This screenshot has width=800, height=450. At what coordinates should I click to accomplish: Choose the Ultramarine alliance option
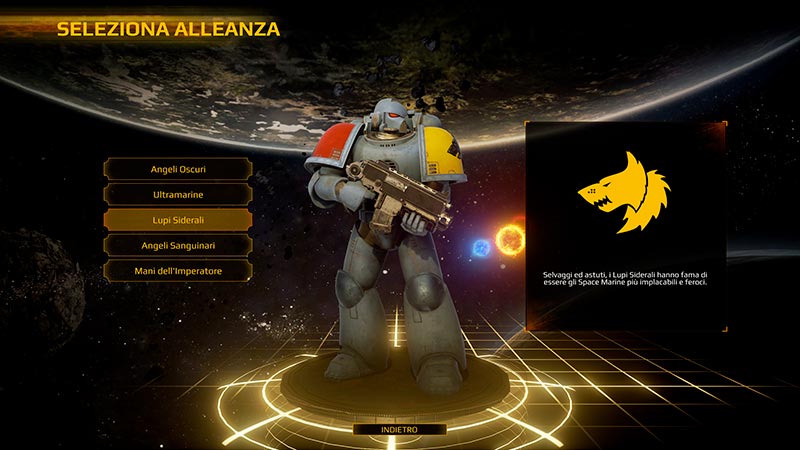pos(177,194)
